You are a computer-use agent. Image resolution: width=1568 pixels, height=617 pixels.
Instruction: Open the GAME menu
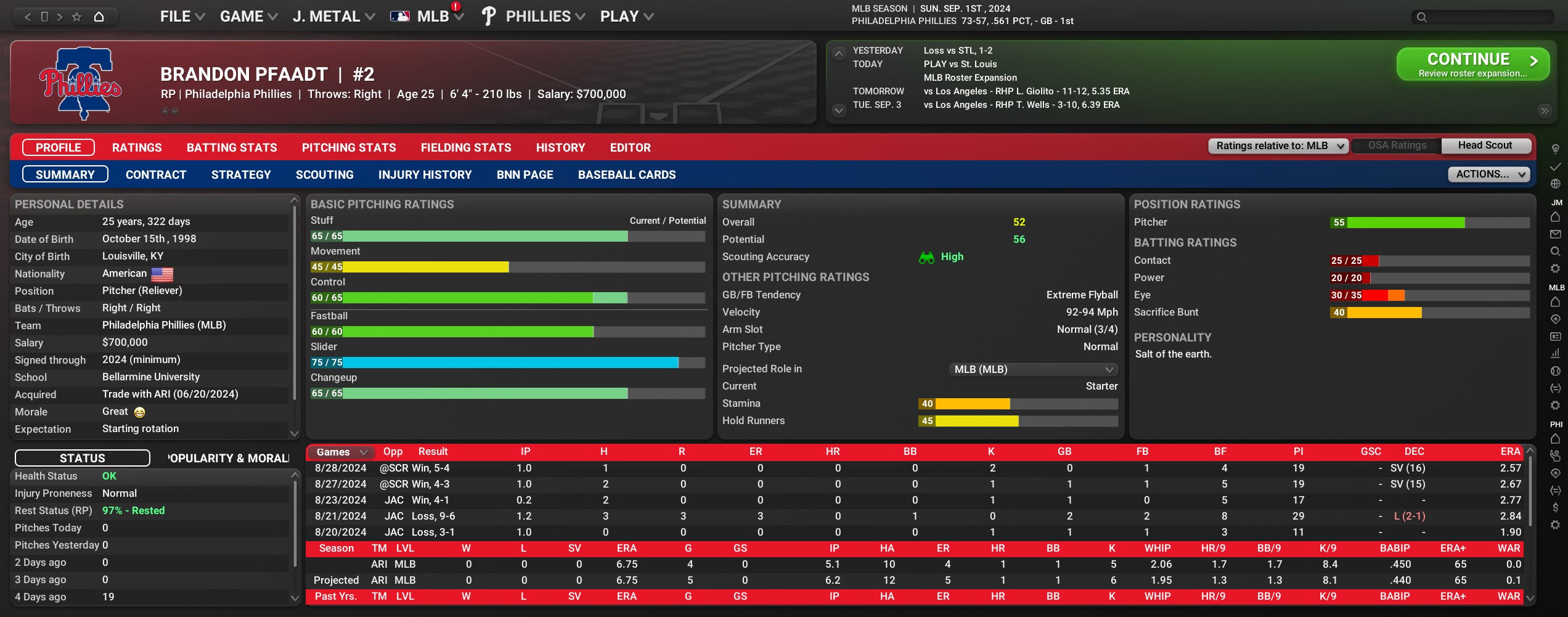(x=248, y=17)
